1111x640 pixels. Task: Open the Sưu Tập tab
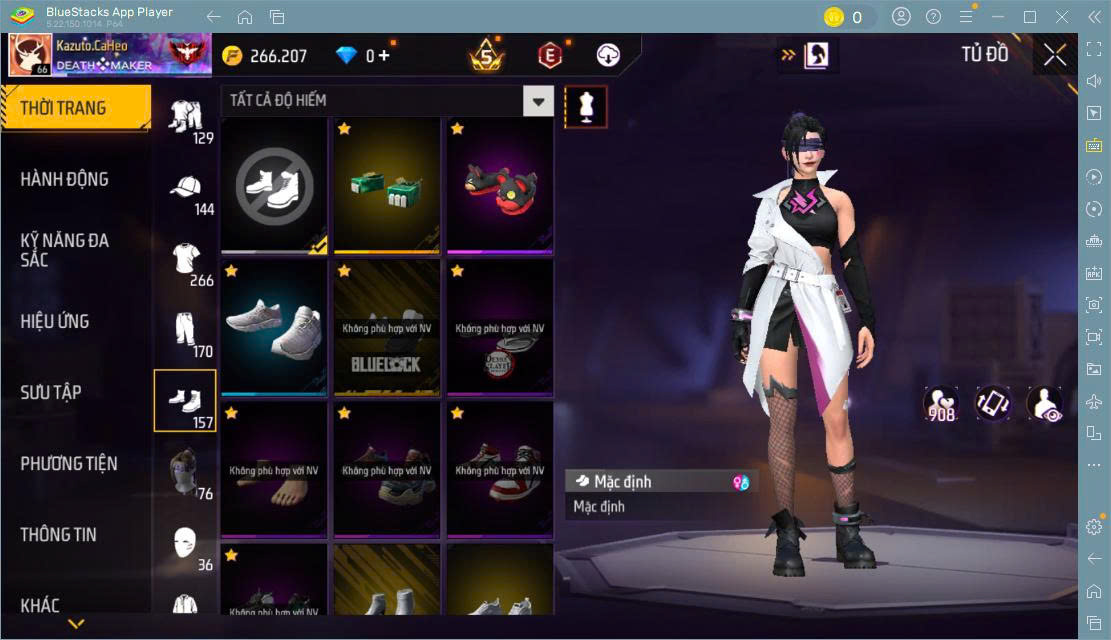pyautogui.click(x=51, y=392)
